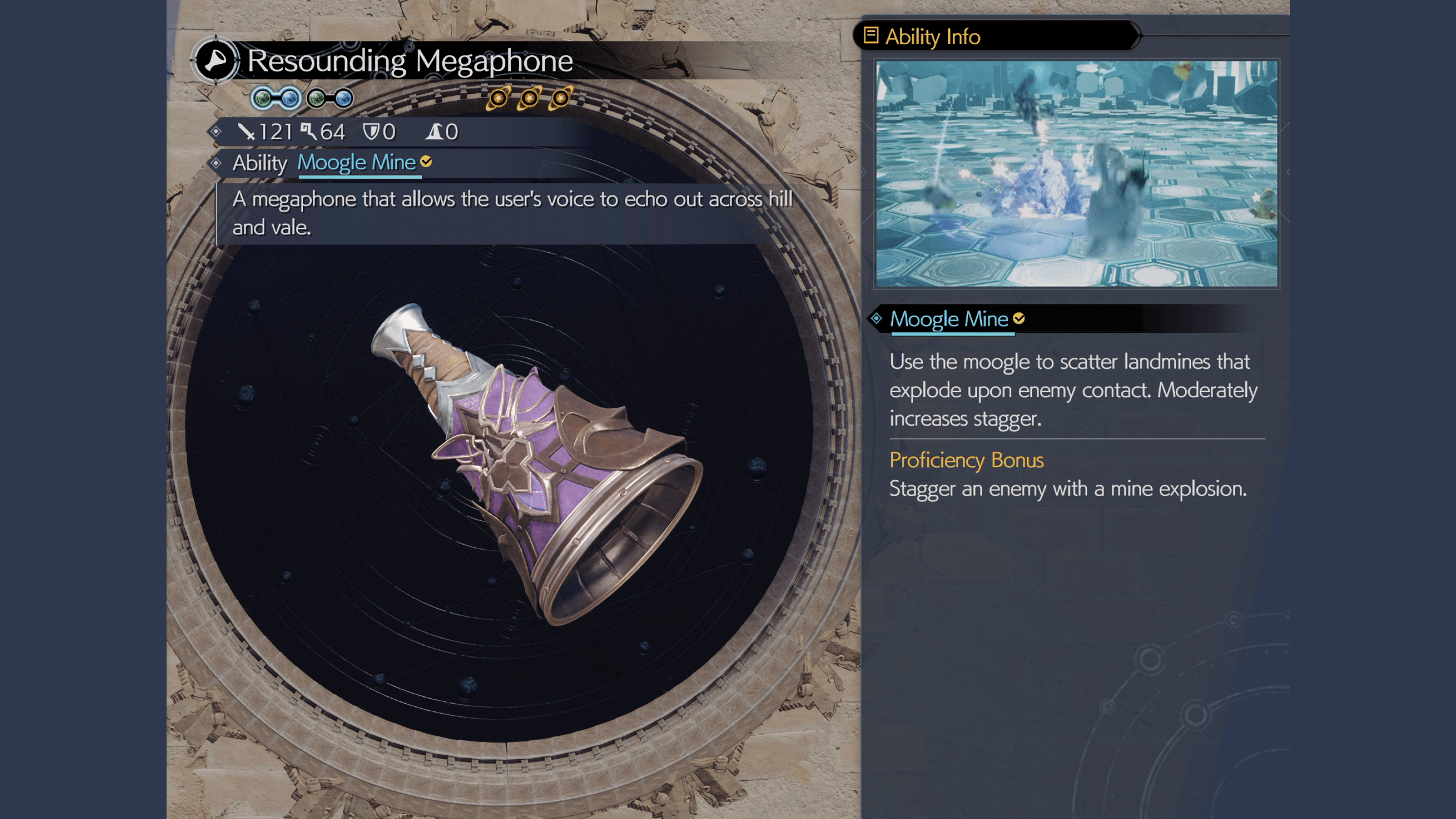Click the Resounding Megaphone weapon icon
Viewport: 1456px width, 819px height.
(215, 61)
